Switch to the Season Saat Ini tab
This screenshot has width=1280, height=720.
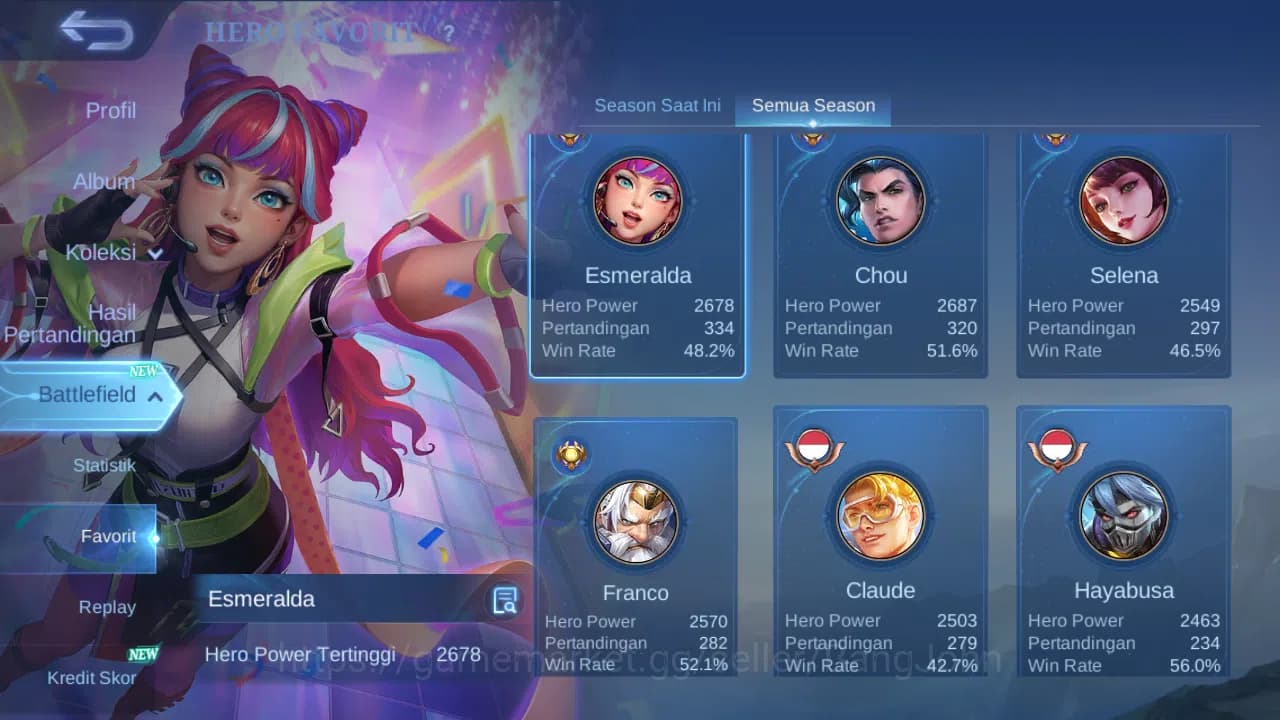point(657,105)
